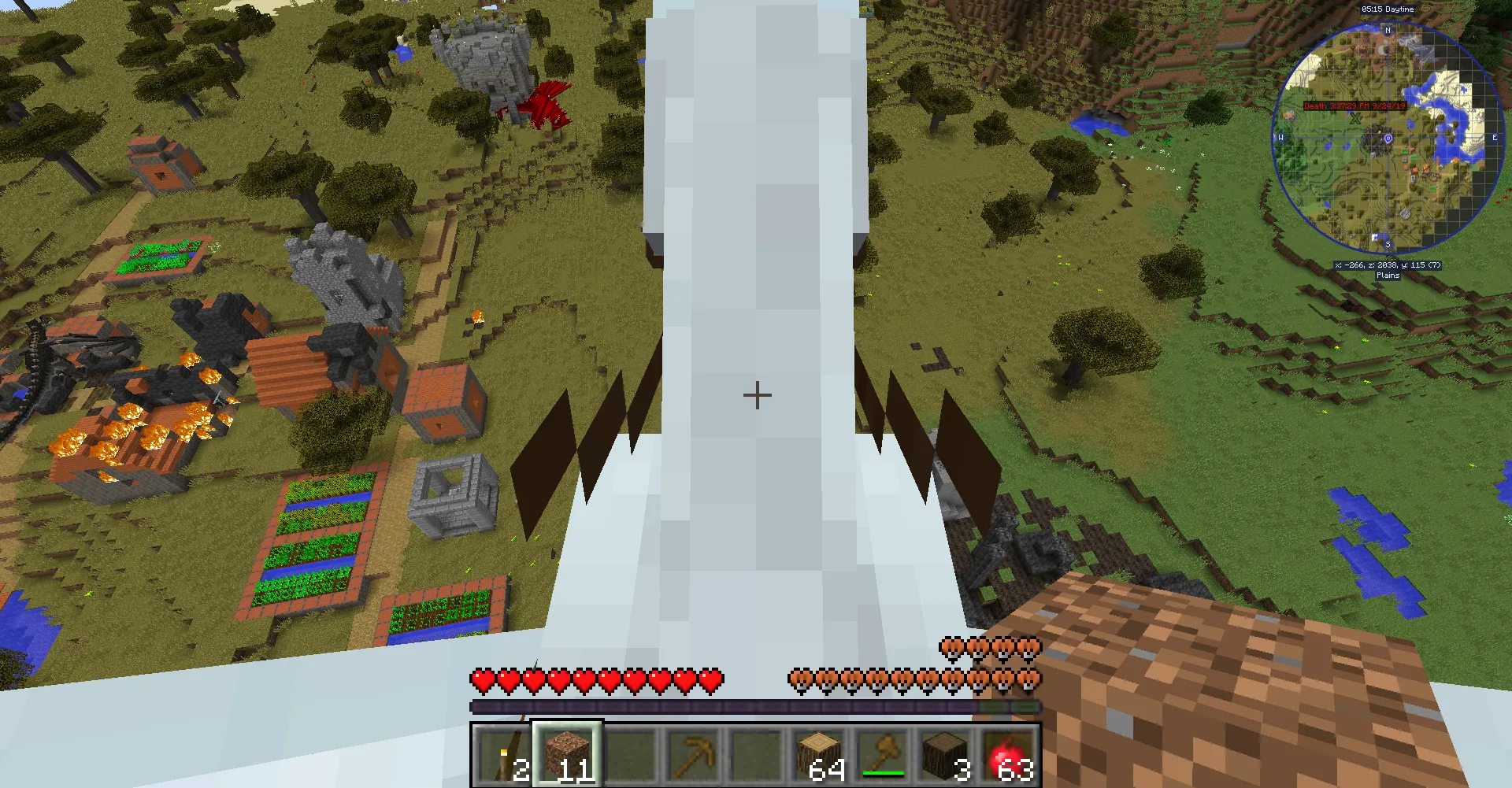1512x788 pixels.
Task: Click the axe's green durability bar
Action: 884,774
